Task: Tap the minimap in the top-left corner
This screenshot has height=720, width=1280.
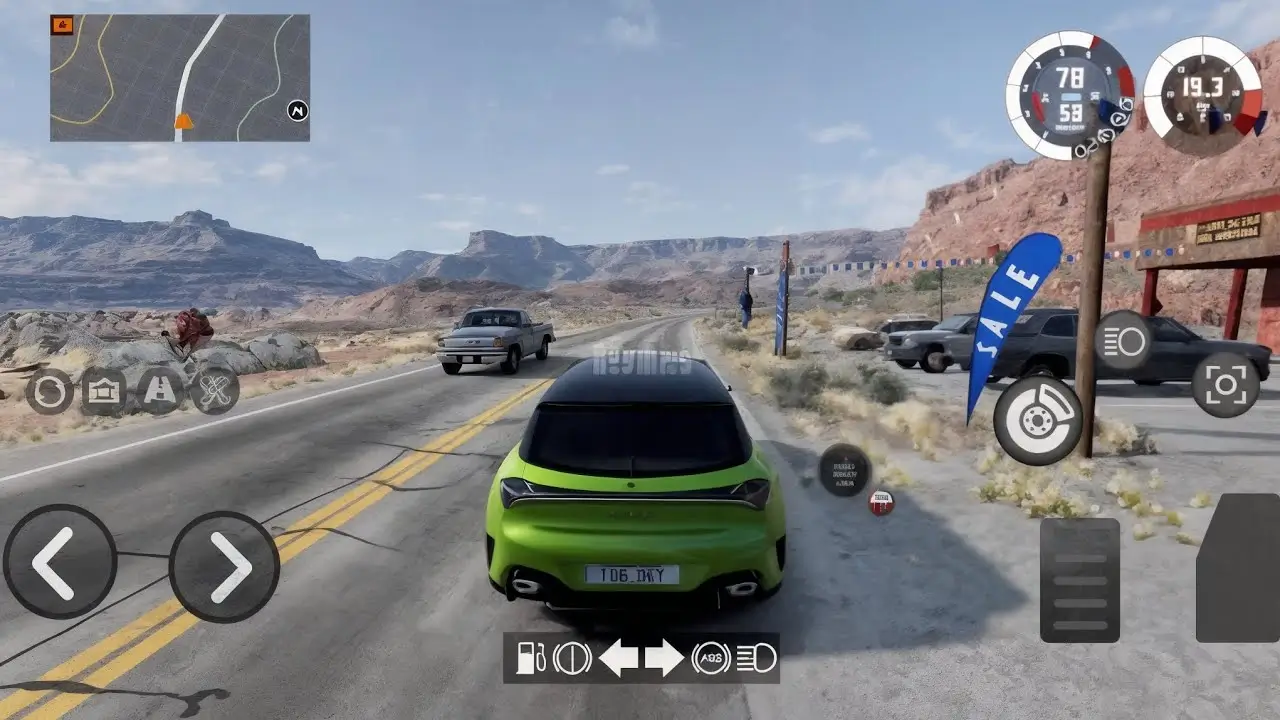Action: click(x=180, y=75)
